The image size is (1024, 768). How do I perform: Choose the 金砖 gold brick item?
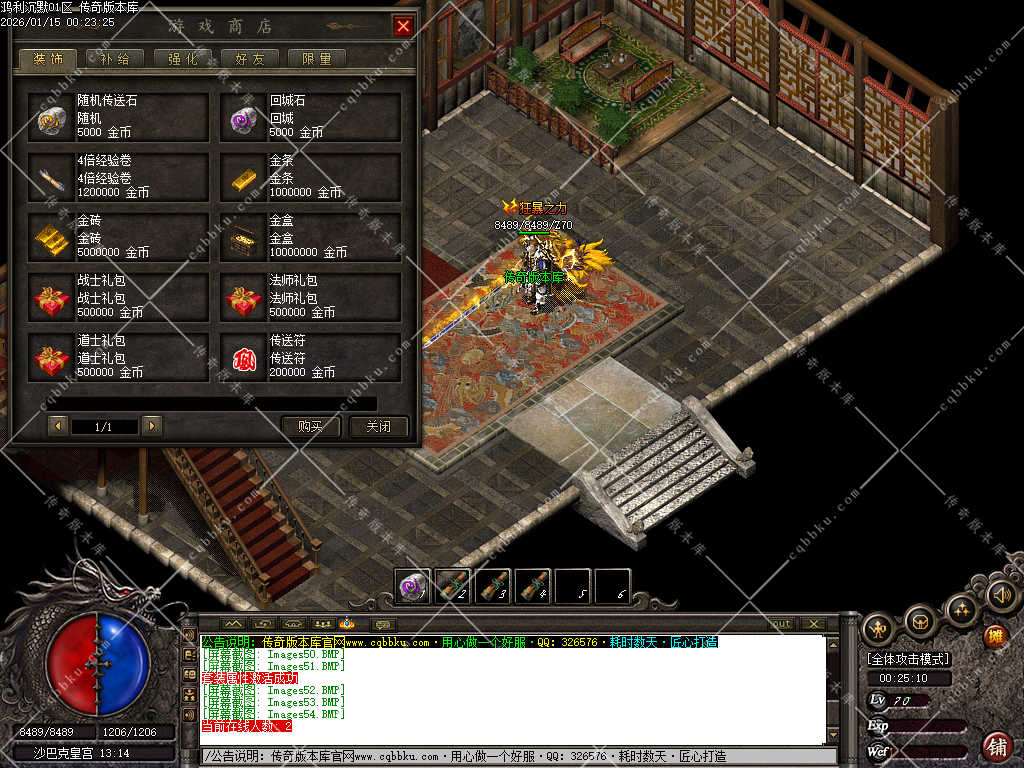pyautogui.click(x=118, y=237)
